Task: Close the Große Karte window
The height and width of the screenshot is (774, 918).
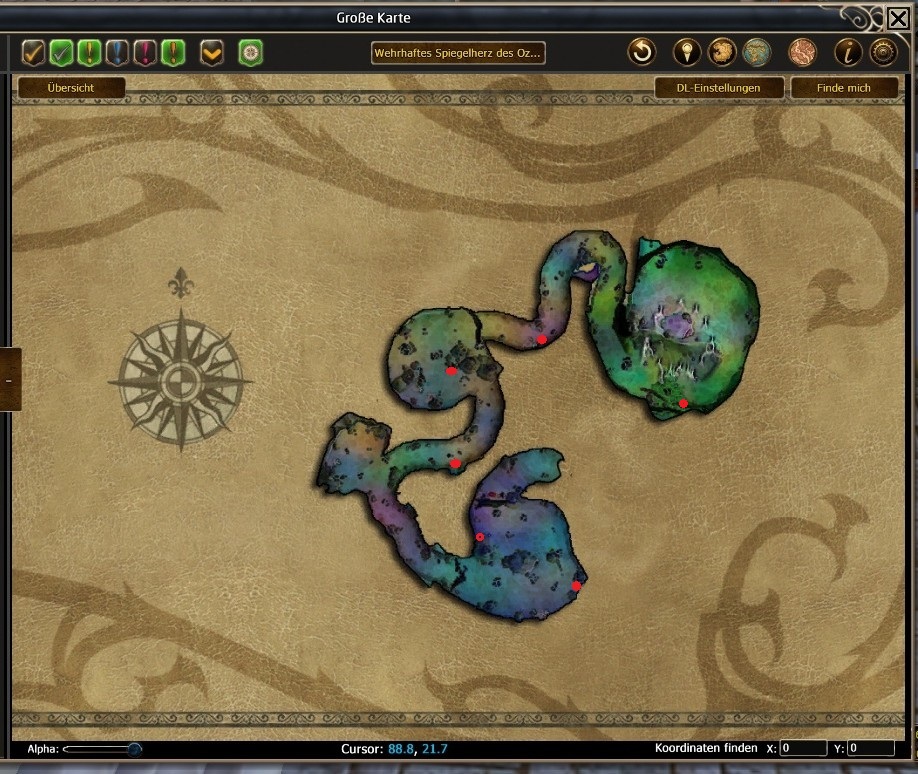Action: pos(898,18)
